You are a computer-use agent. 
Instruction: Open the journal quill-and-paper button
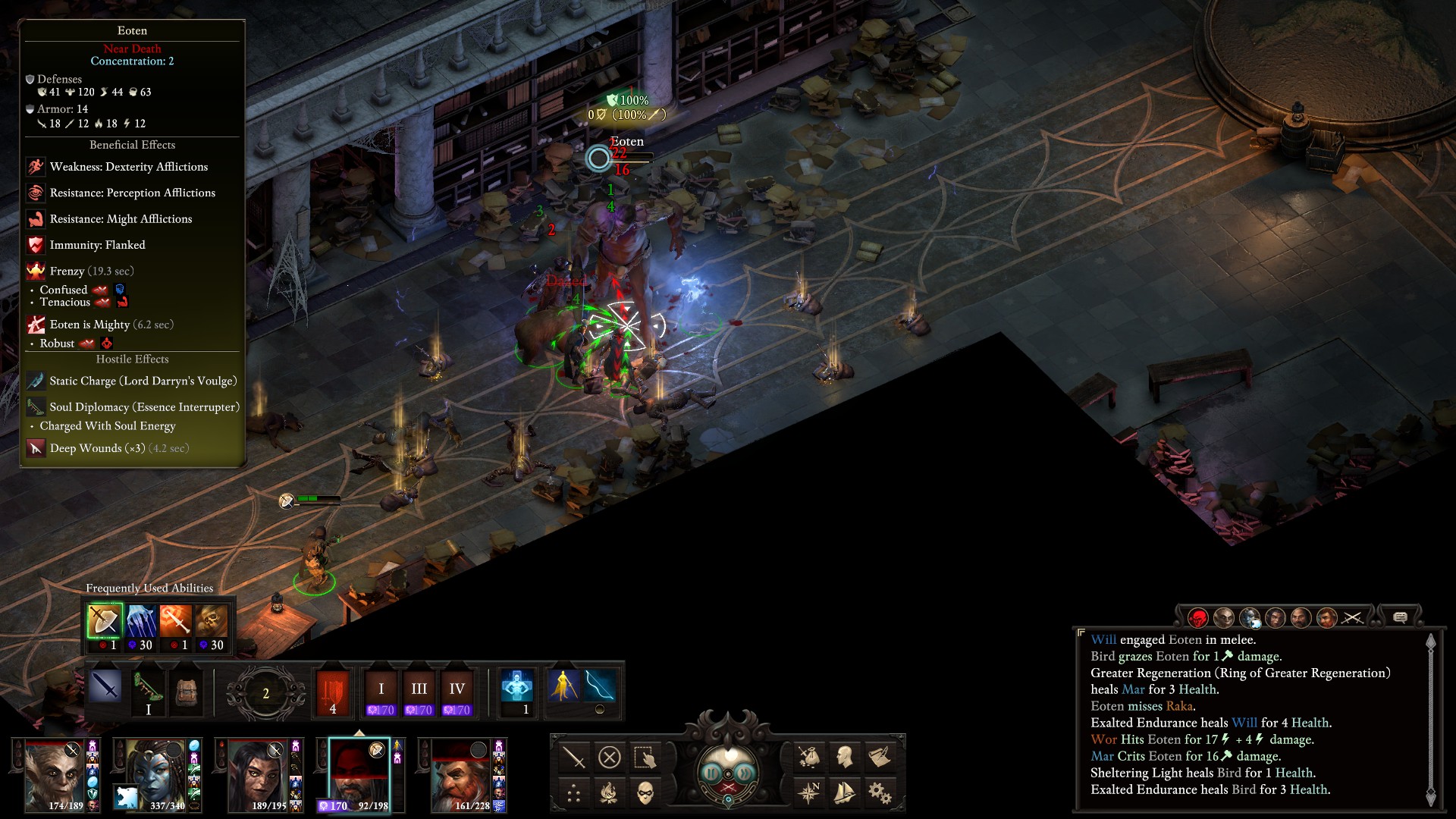pyautogui.click(x=880, y=757)
